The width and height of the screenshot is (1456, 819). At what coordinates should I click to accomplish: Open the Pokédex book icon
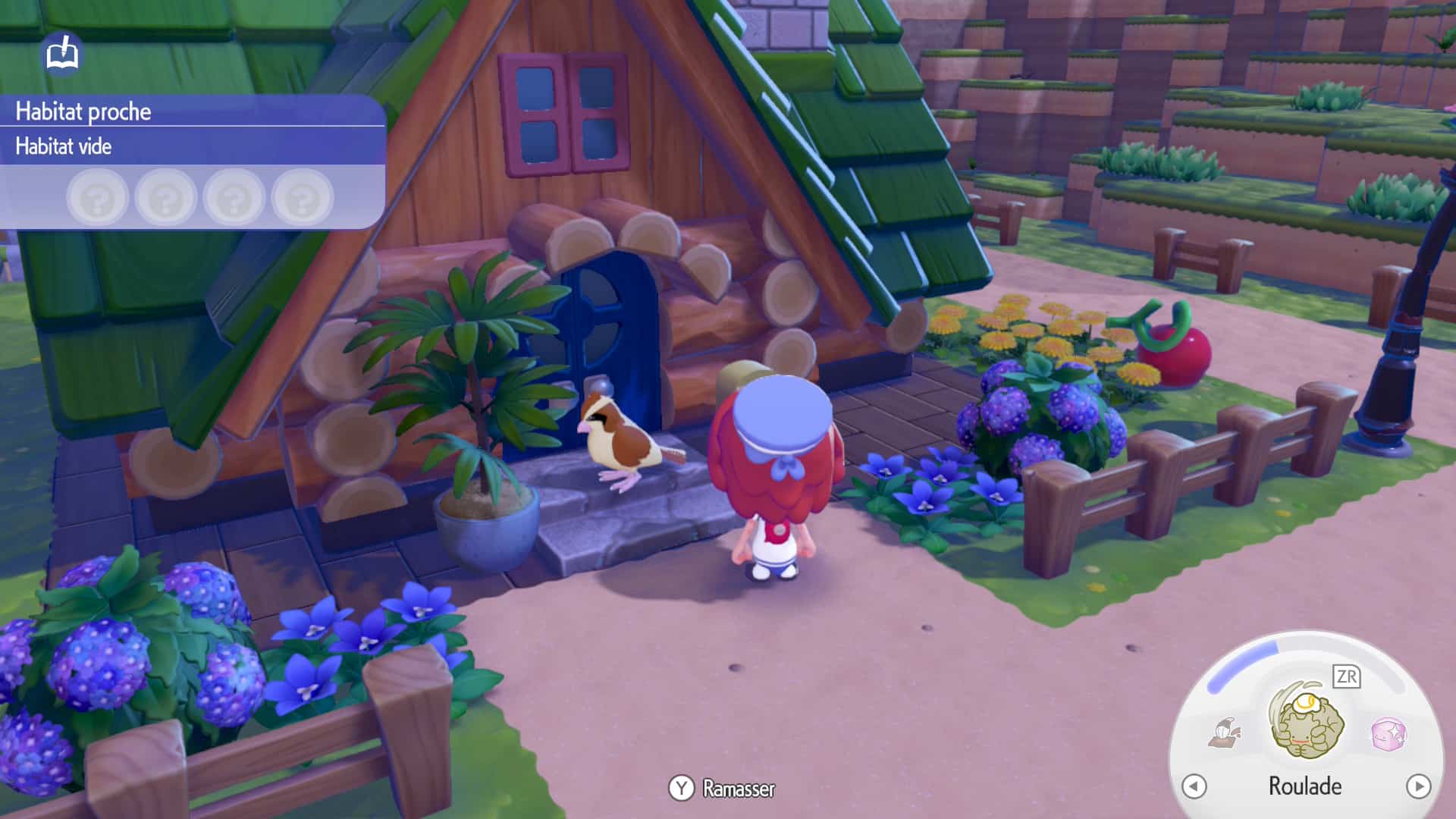(x=62, y=55)
